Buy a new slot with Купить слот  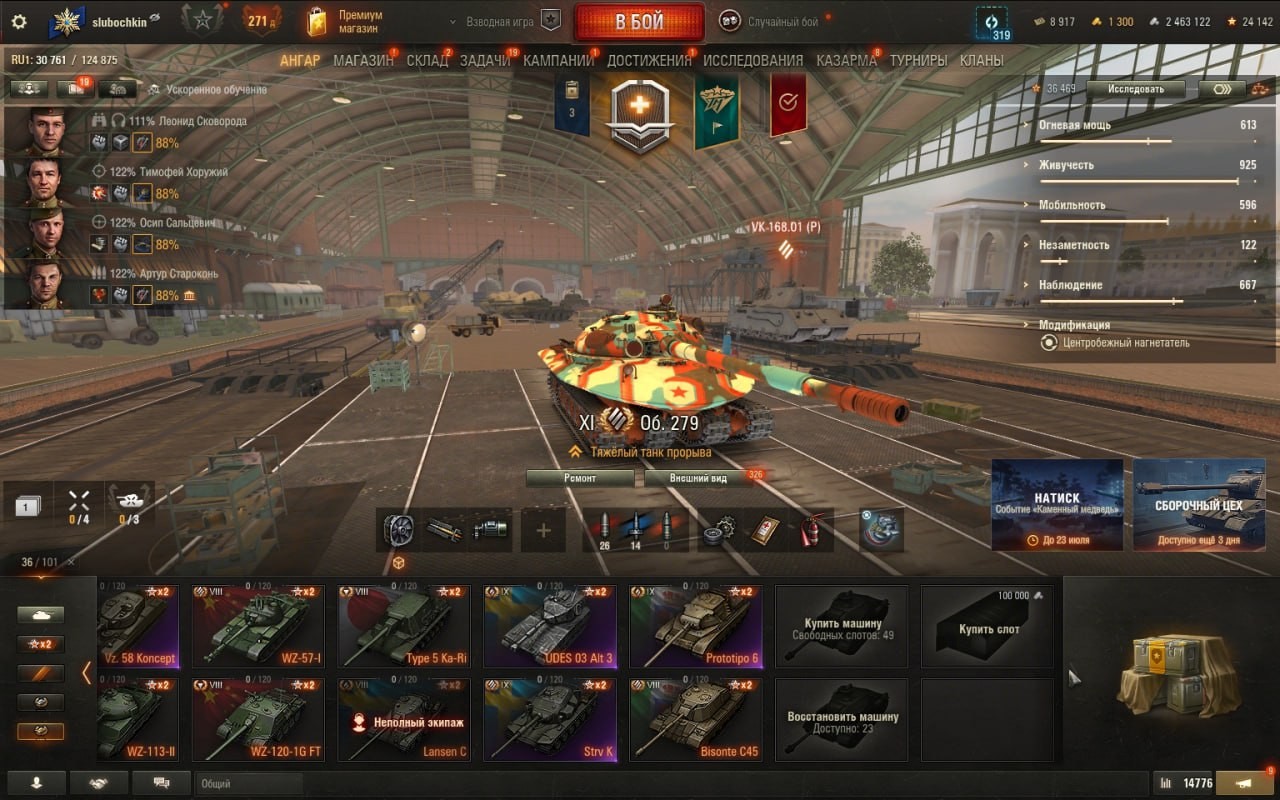[x=988, y=627]
